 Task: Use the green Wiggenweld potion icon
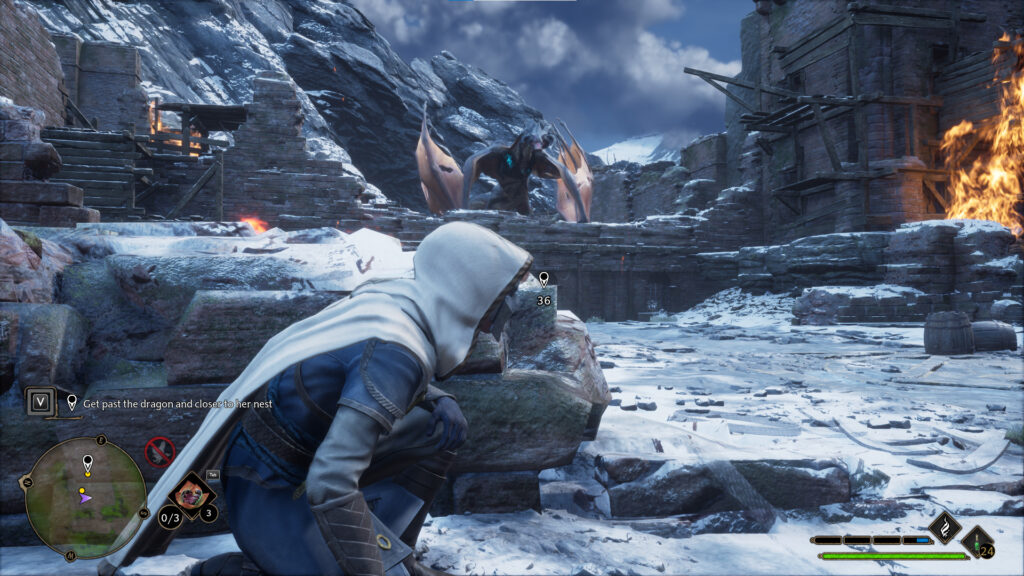(976, 541)
